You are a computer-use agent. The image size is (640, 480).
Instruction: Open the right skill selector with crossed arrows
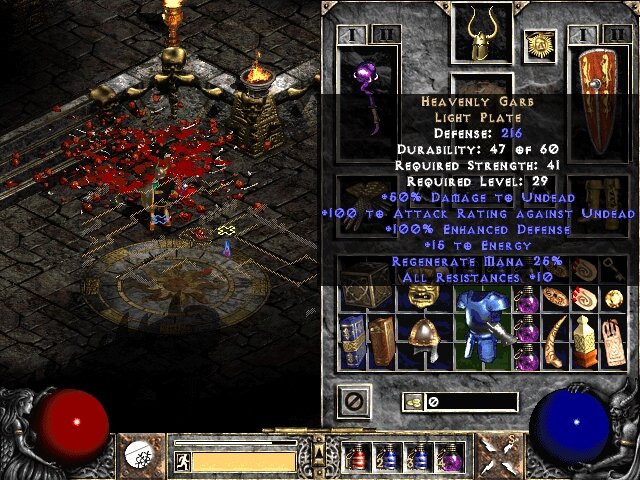tap(496, 455)
